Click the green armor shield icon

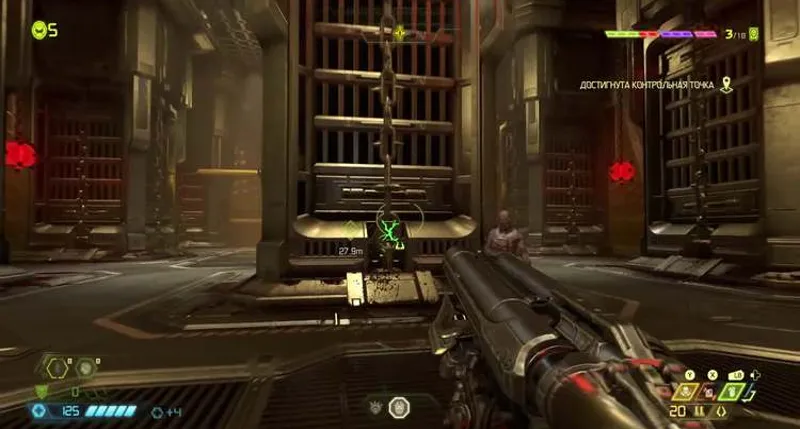point(42,390)
